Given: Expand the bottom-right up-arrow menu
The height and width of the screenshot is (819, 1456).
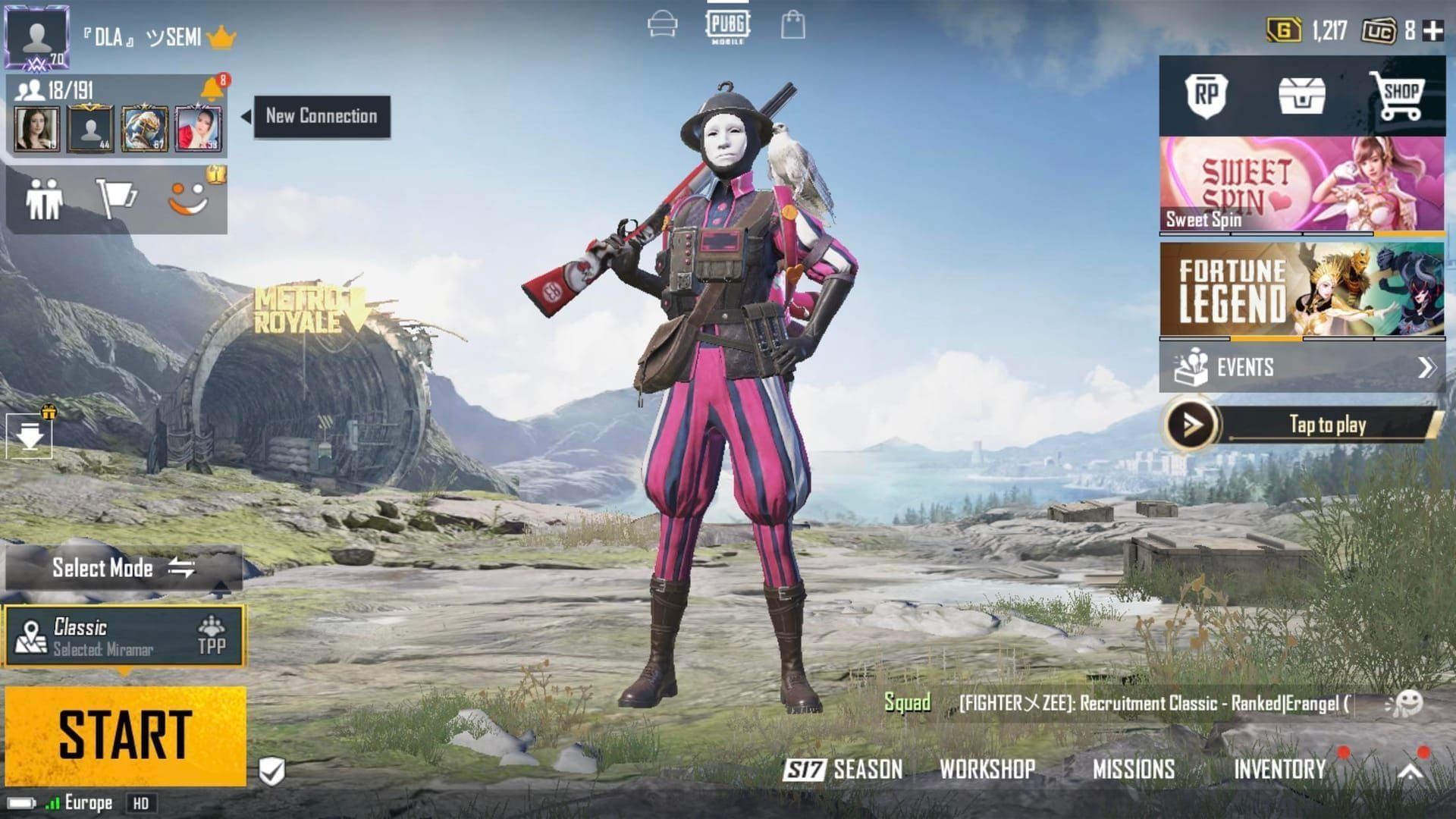Looking at the screenshot, I should coord(1410,771).
